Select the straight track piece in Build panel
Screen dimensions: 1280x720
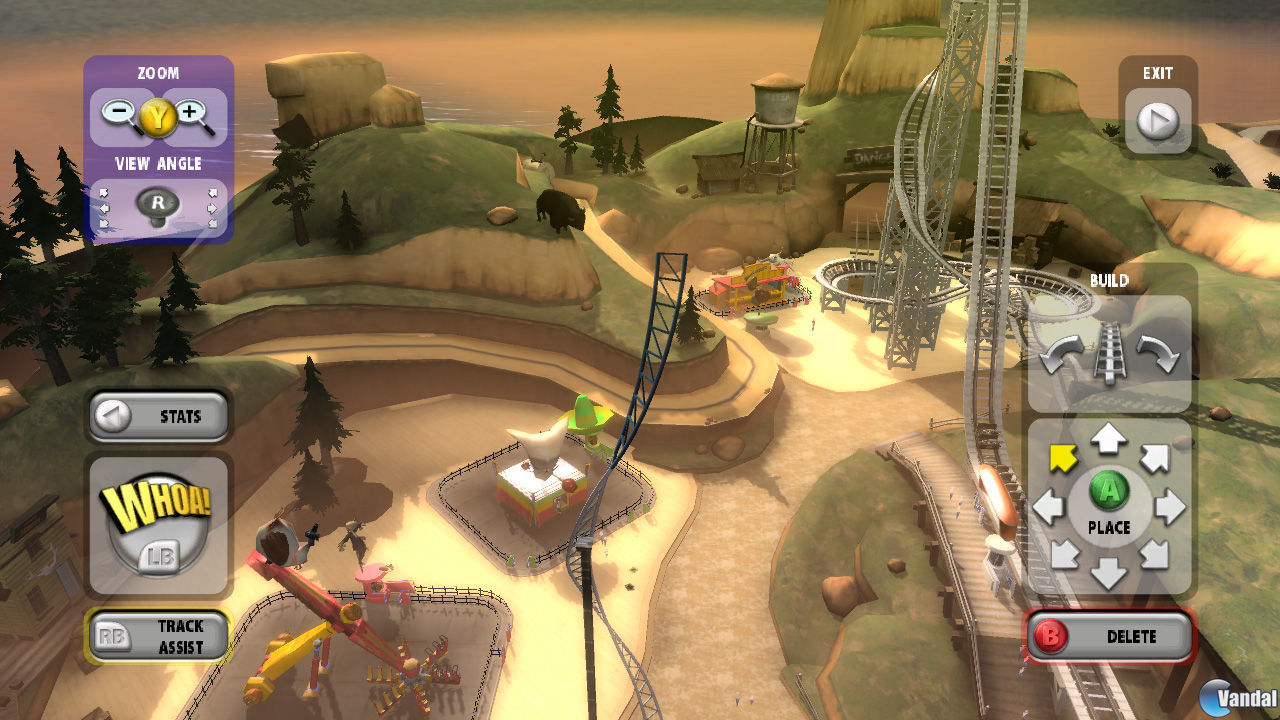coord(1110,350)
